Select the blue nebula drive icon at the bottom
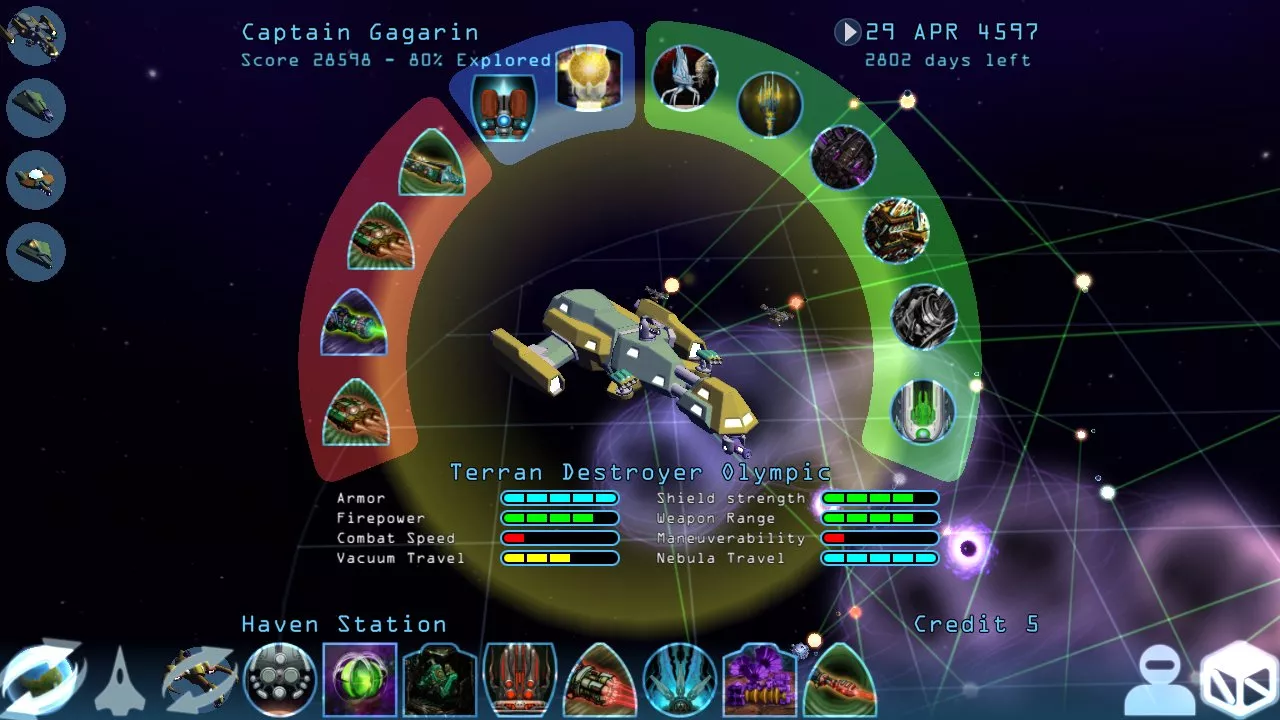This screenshot has width=1280, height=720. pos(678,678)
